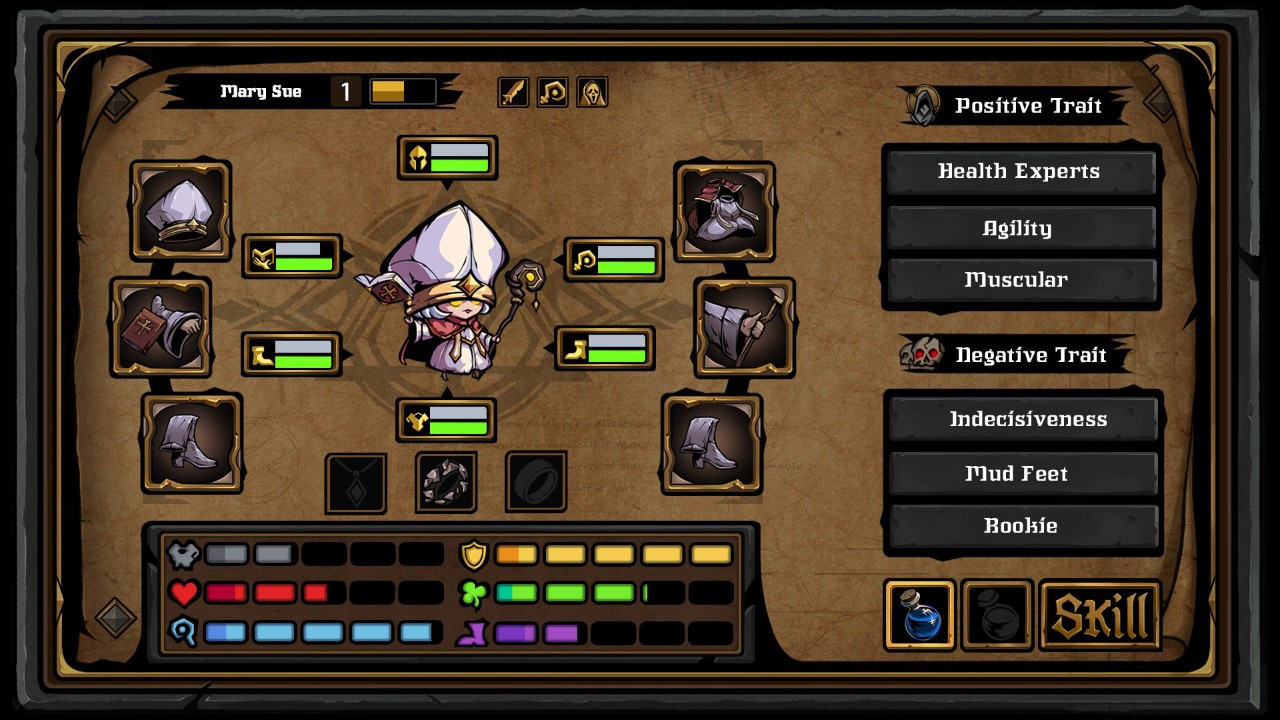The width and height of the screenshot is (1280, 720).
Task: Select the empty ring accessory slot
Action: click(536, 483)
